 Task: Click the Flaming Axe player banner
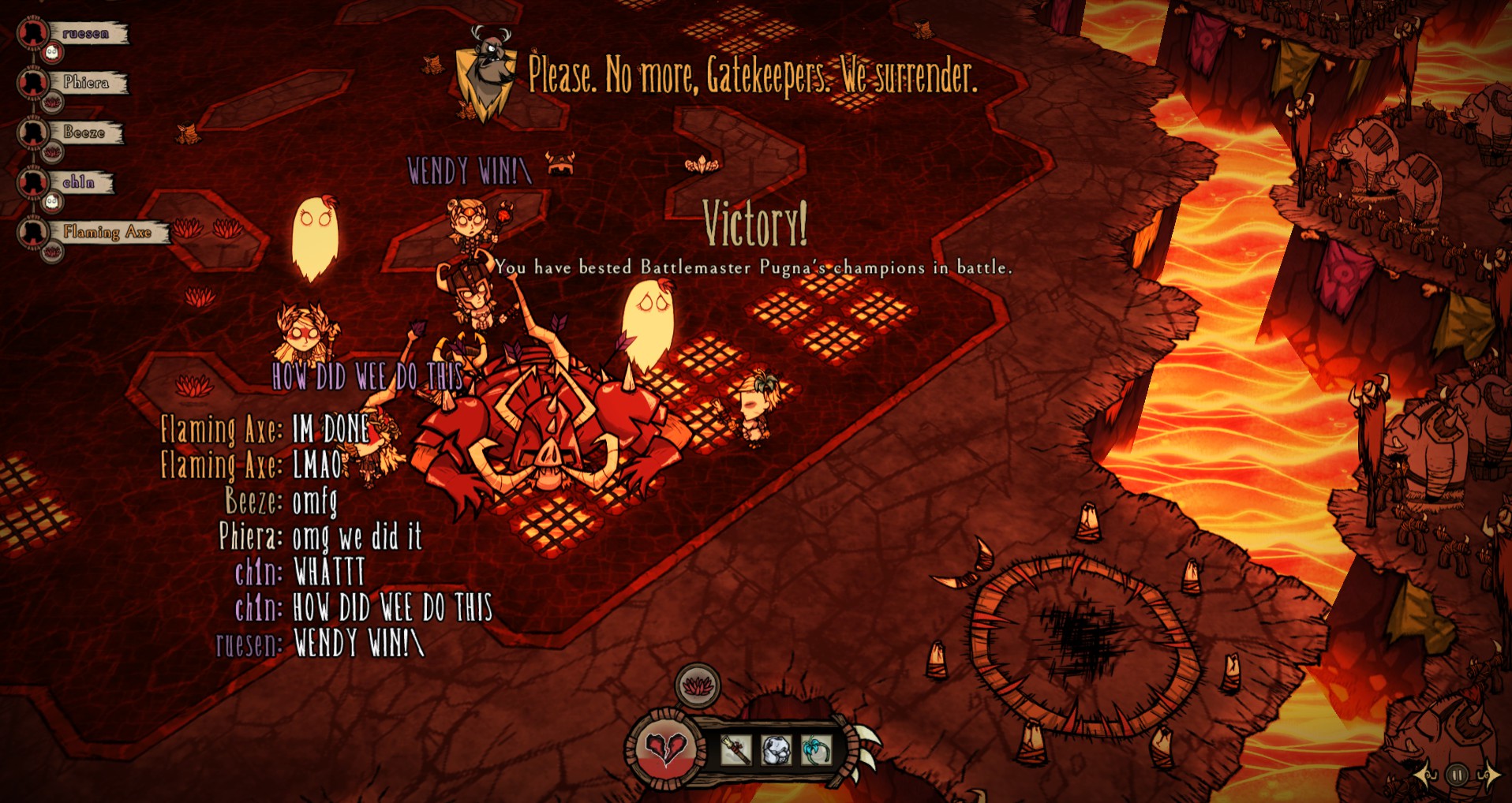point(107,232)
